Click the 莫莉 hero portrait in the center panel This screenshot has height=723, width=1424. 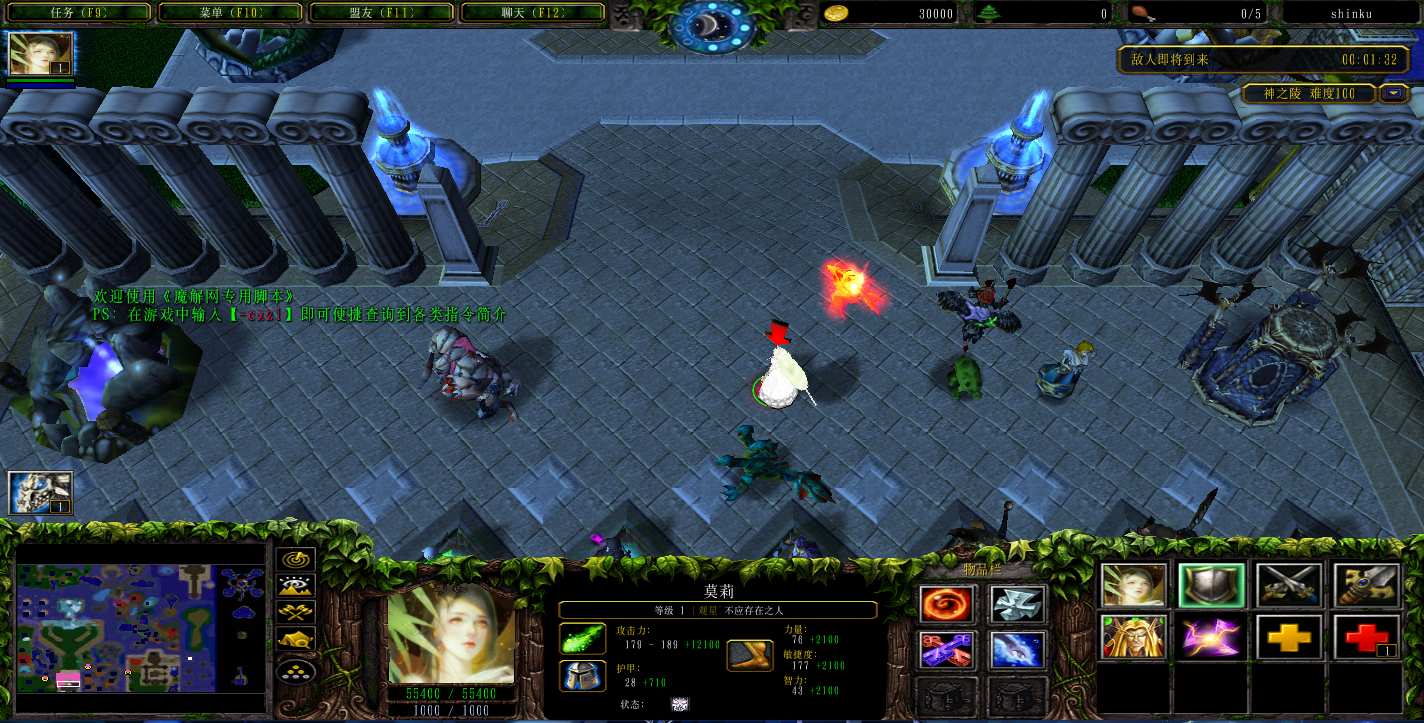(451, 634)
